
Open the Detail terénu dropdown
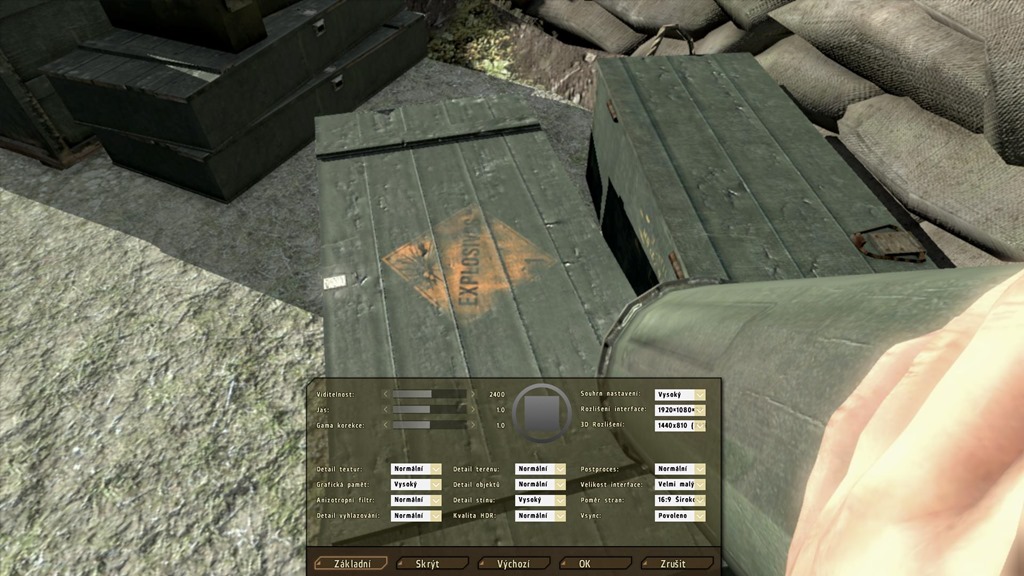point(540,469)
